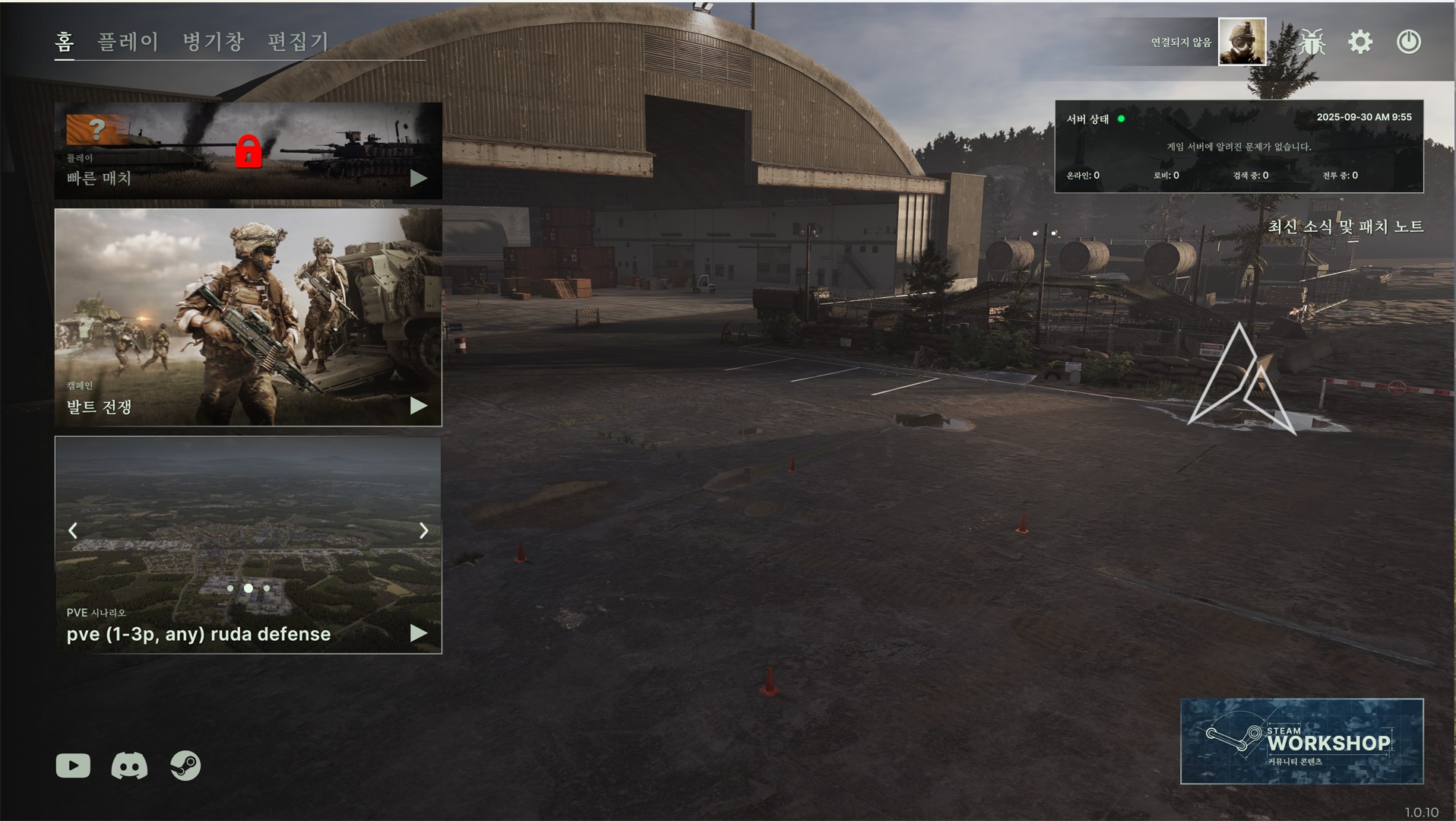
Task: Open the bug report icon
Action: (1312, 42)
